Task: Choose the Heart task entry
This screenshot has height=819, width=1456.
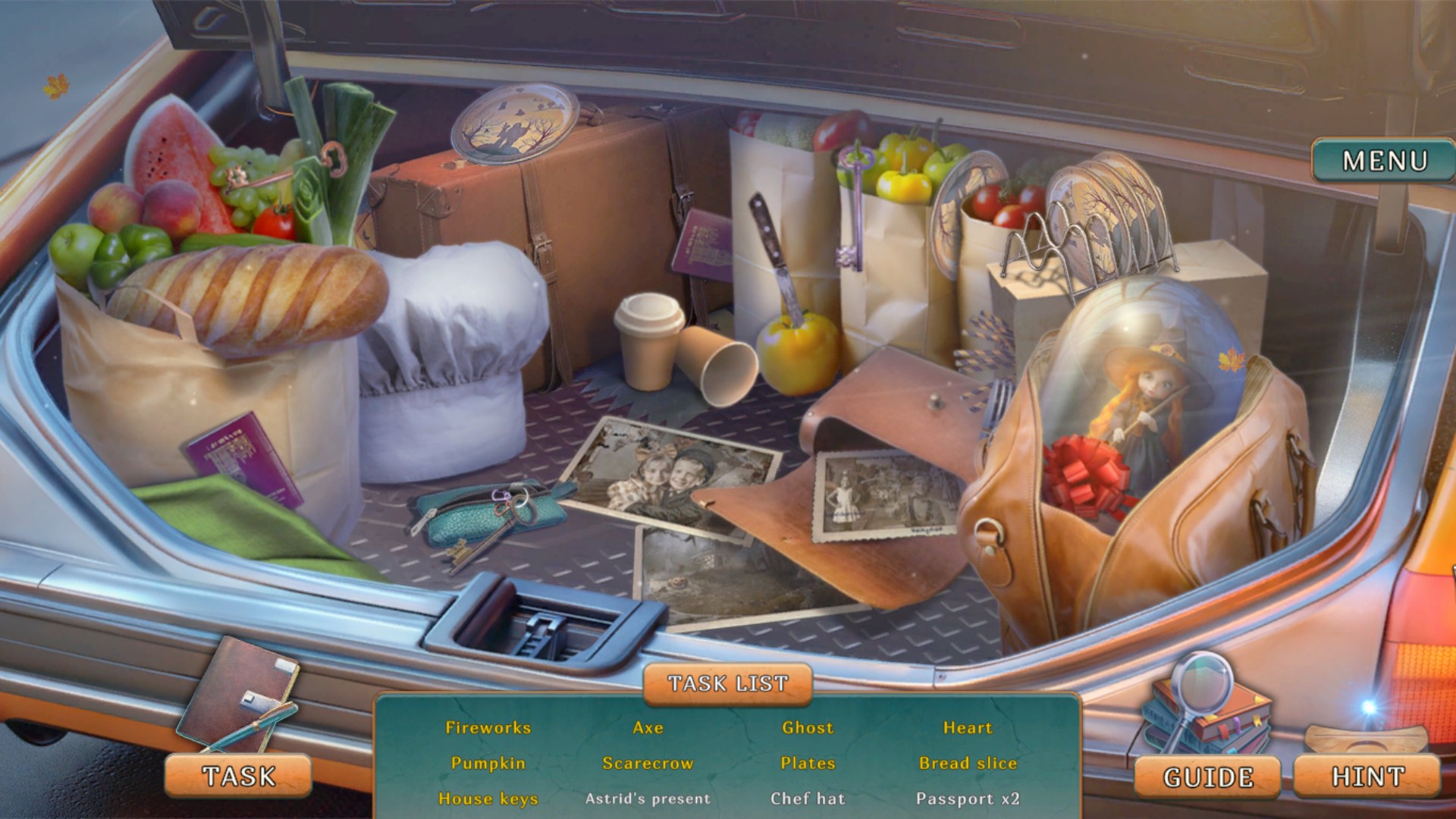Action: 968,728
